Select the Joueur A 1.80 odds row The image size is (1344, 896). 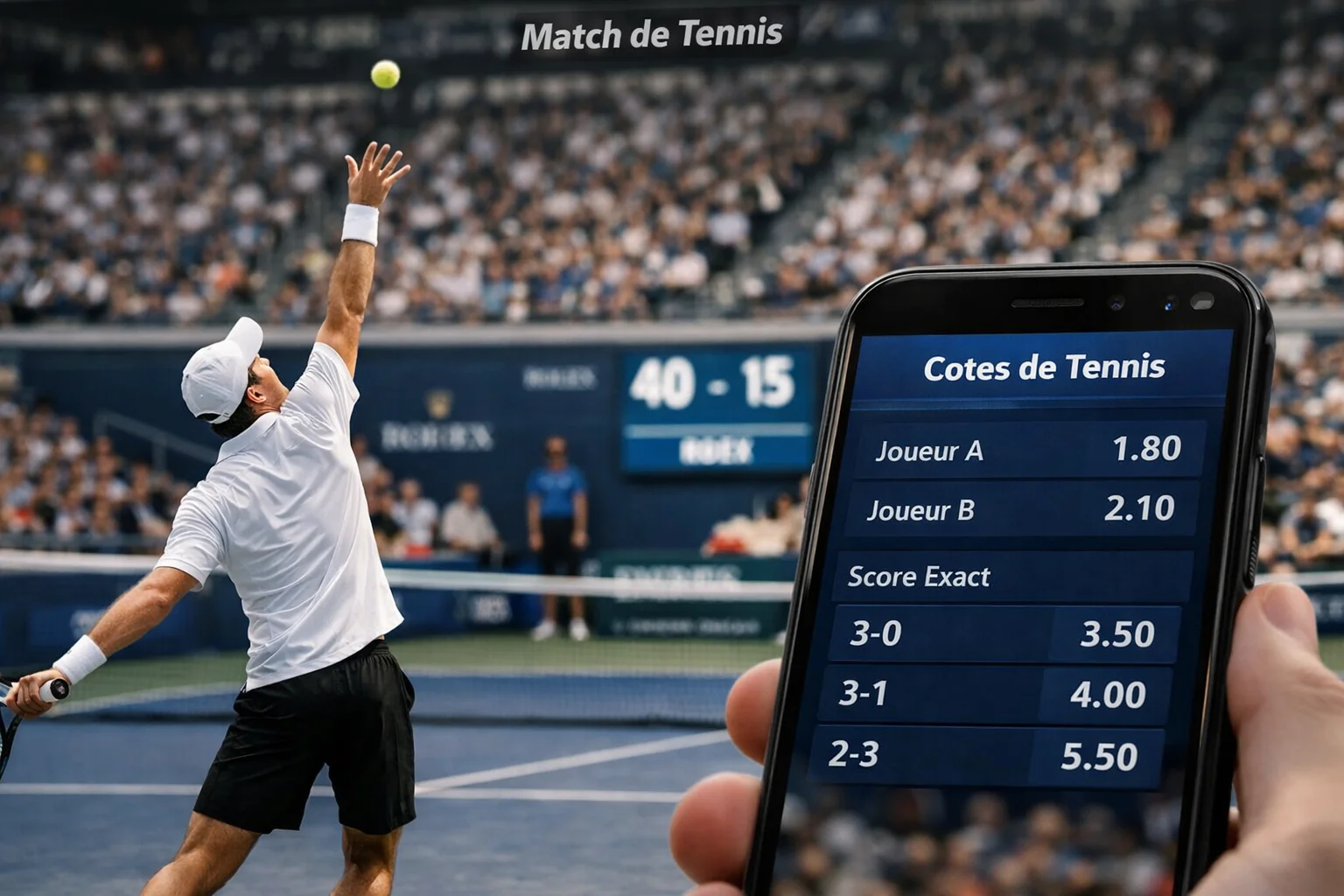[1029, 450]
